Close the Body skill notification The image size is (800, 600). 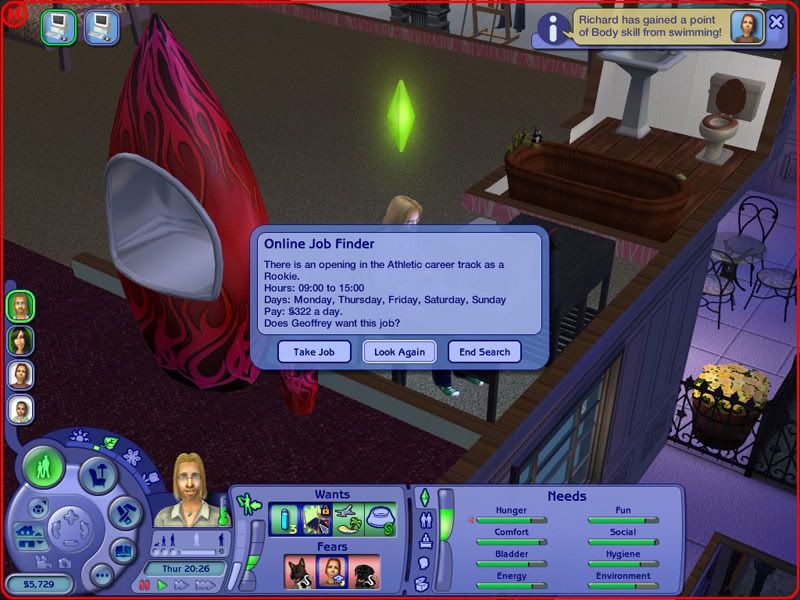coord(777,22)
